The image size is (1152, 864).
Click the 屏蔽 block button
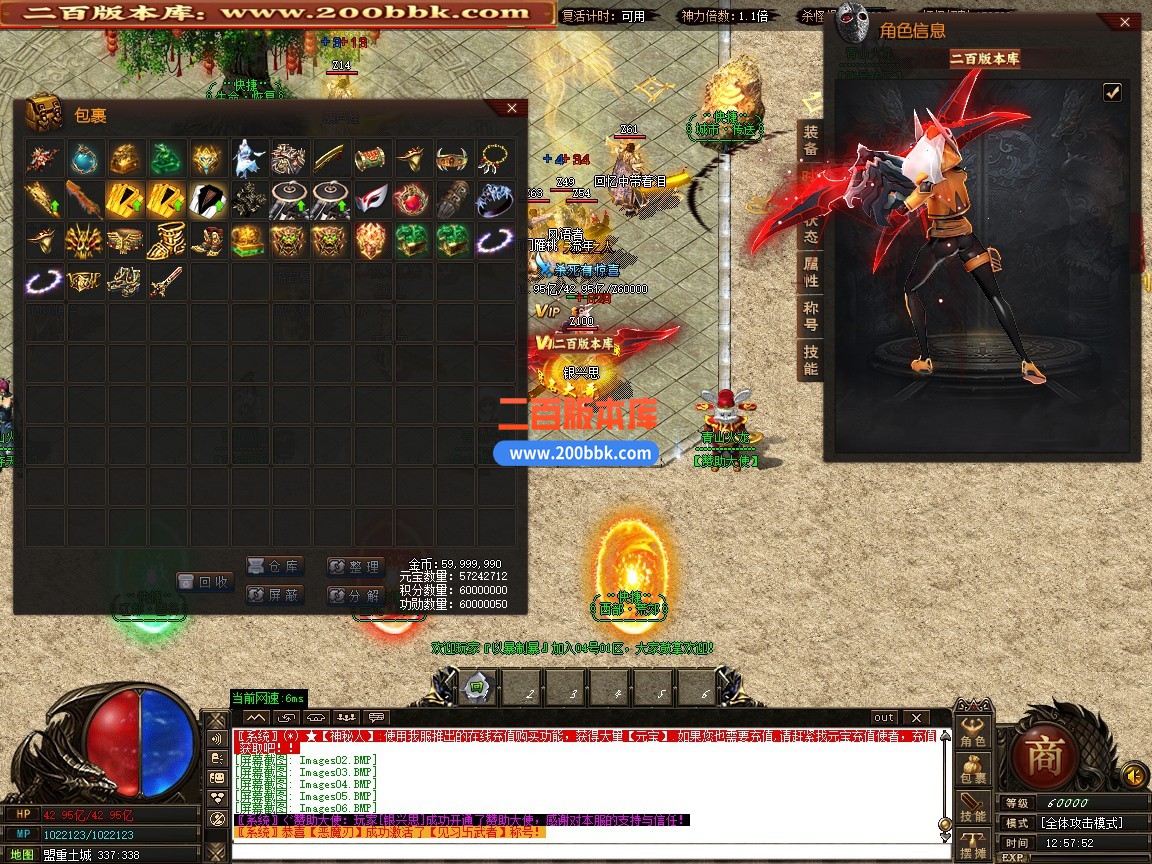(x=275, y=595)
